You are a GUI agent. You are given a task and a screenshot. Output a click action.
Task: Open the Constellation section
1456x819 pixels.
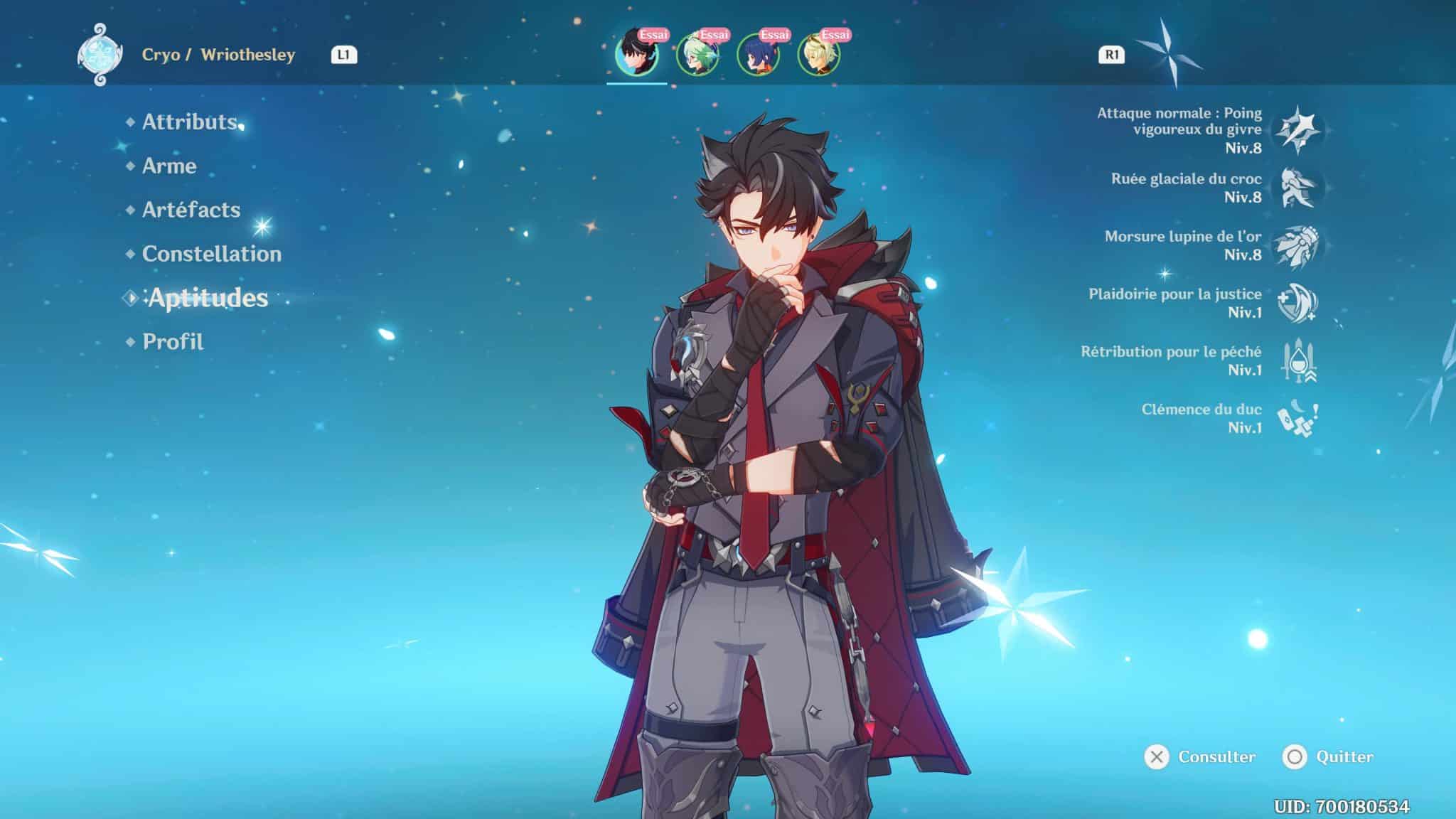[210, 254]
